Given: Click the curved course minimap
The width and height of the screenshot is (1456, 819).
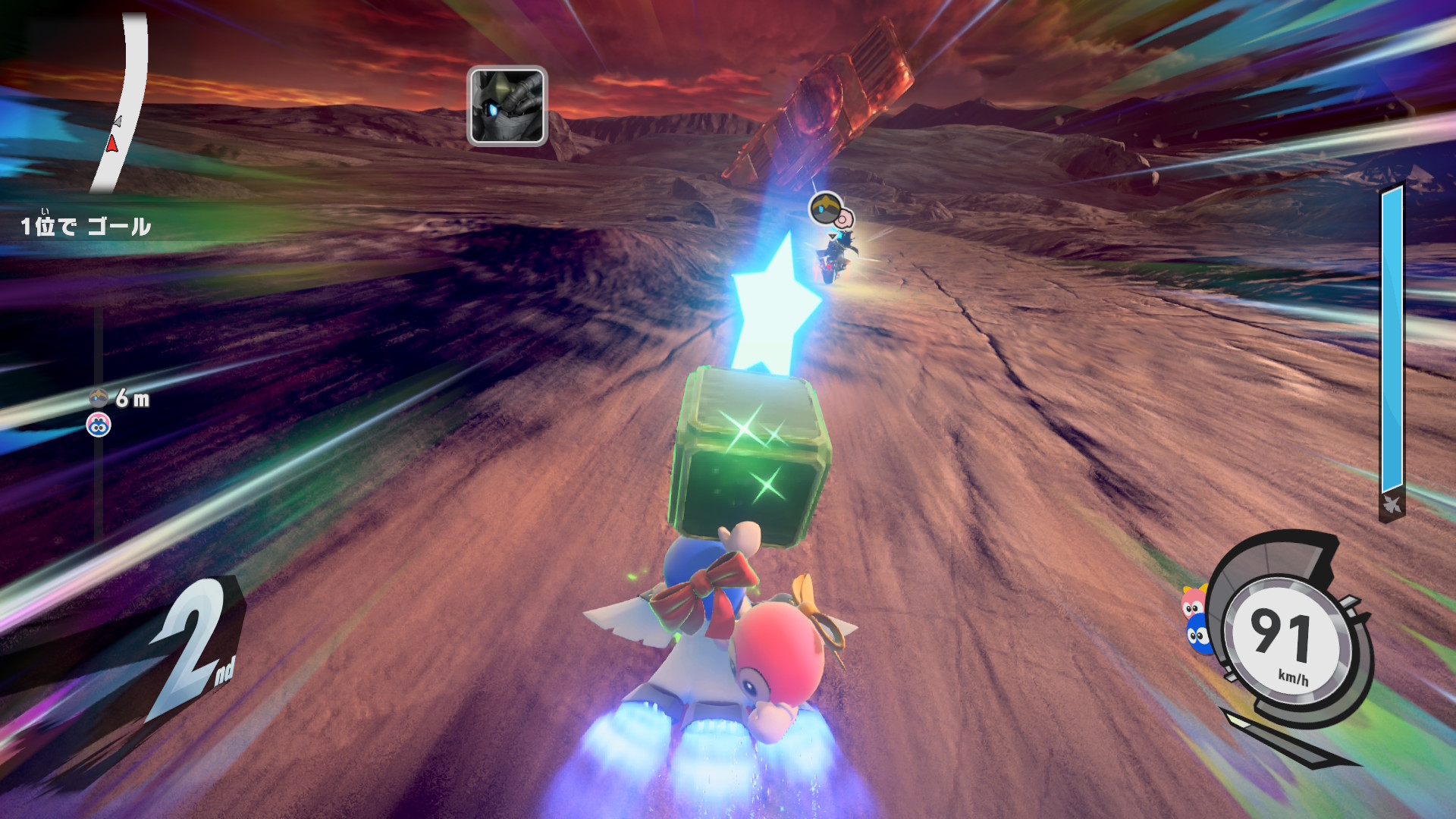Looking at the screenshot, I should (x=121, y=102).
